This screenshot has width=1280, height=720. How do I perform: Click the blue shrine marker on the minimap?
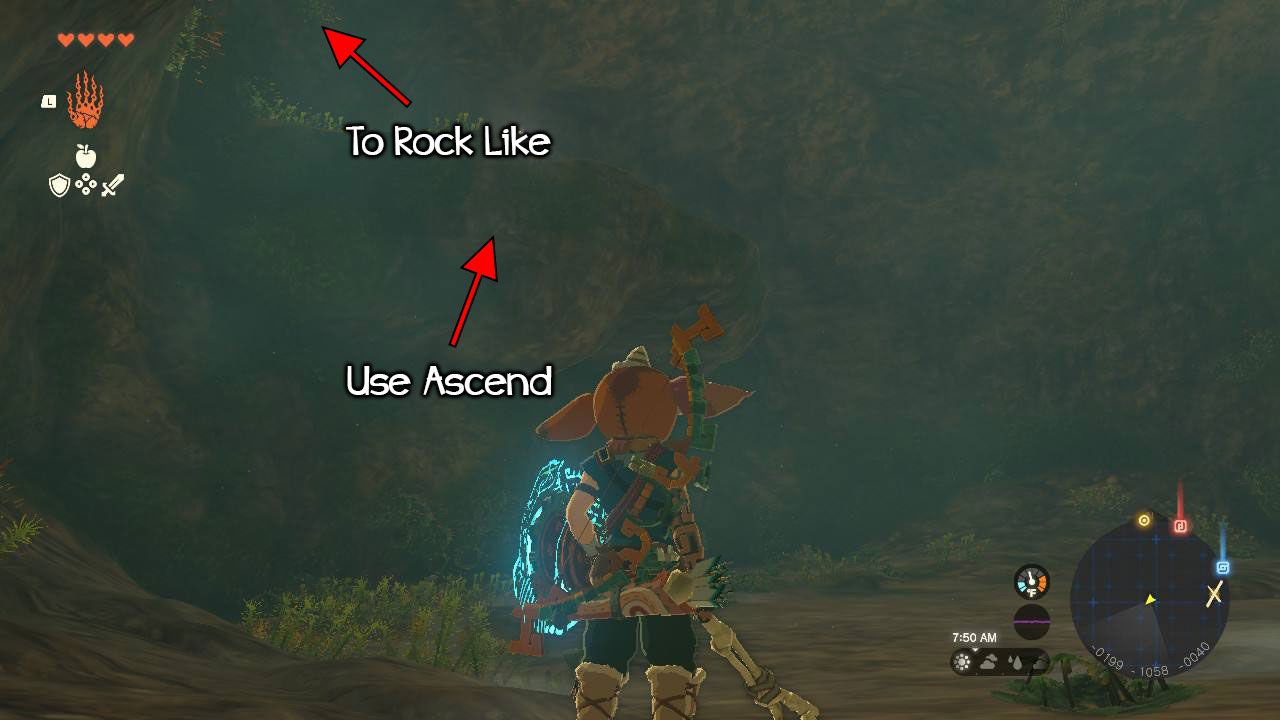(x=1222, y=567)
